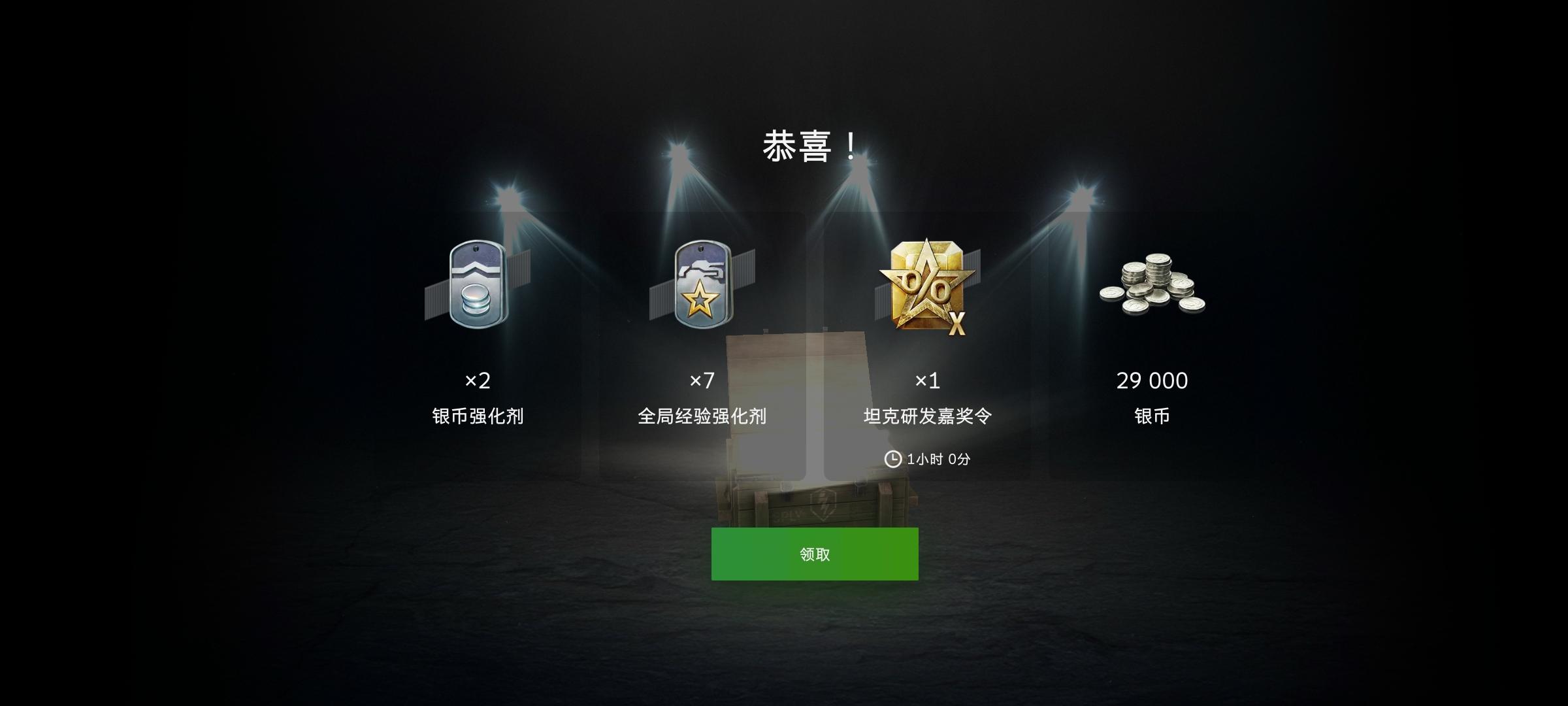
Task: Click the 1小时 0分 duration text
Action: click(x=938, y=460)
